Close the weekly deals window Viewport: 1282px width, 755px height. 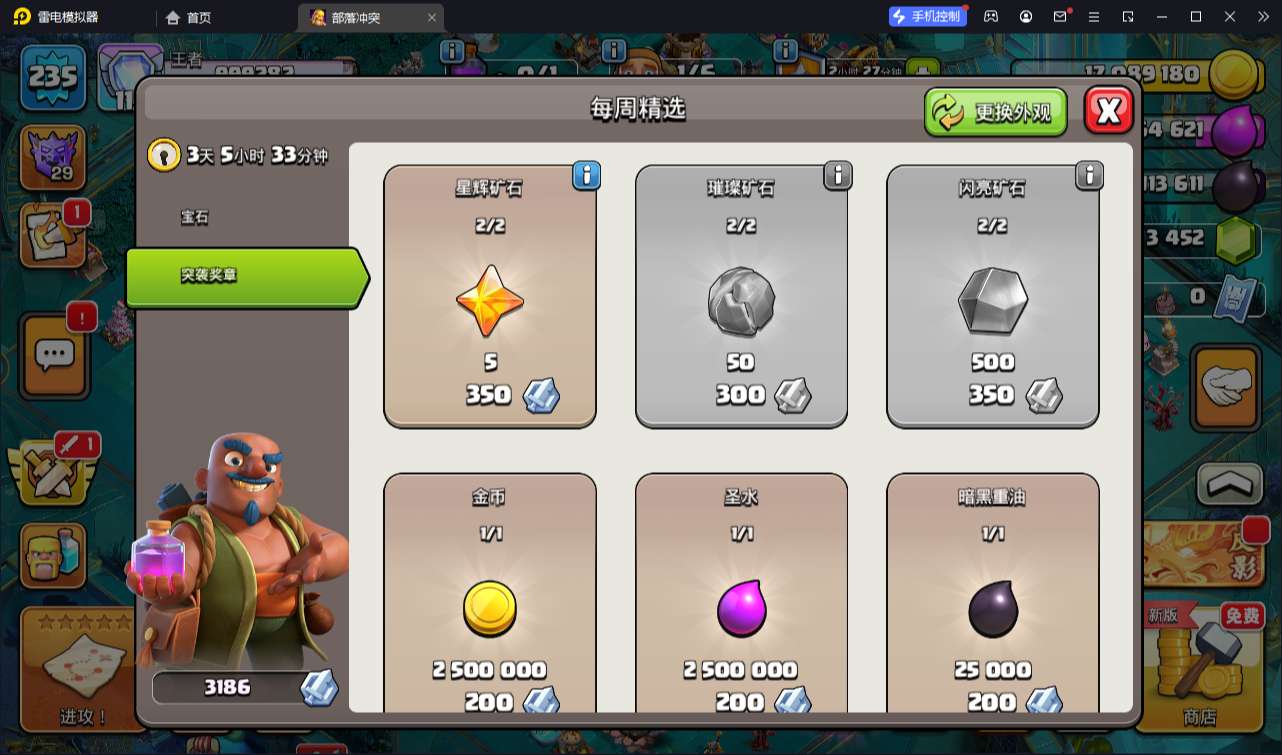pyautogui.click(x=1108, y=111)
